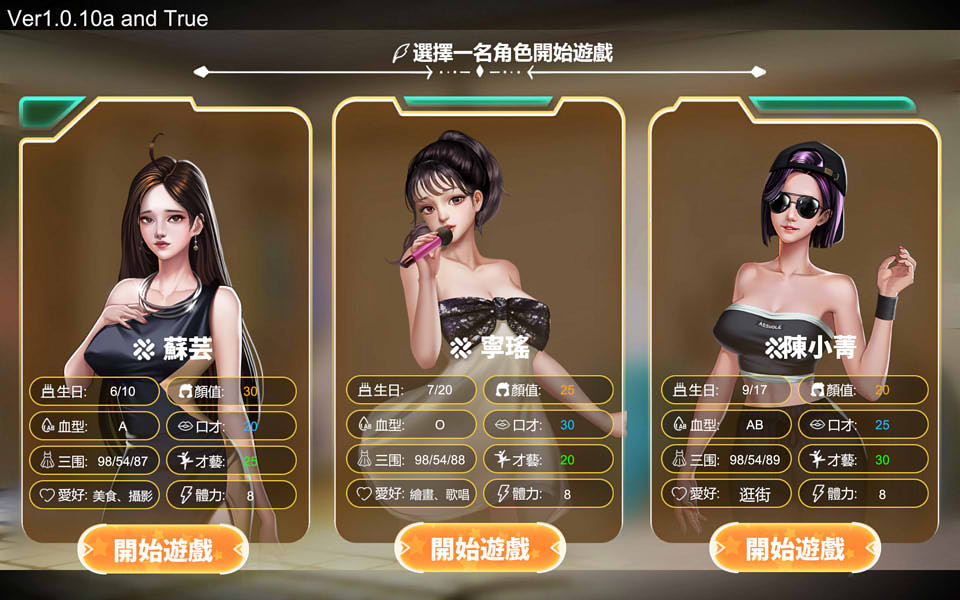960x600 pixels.
Task: Choose the 寧瑤 character card portrait
Action: [478, 240]
